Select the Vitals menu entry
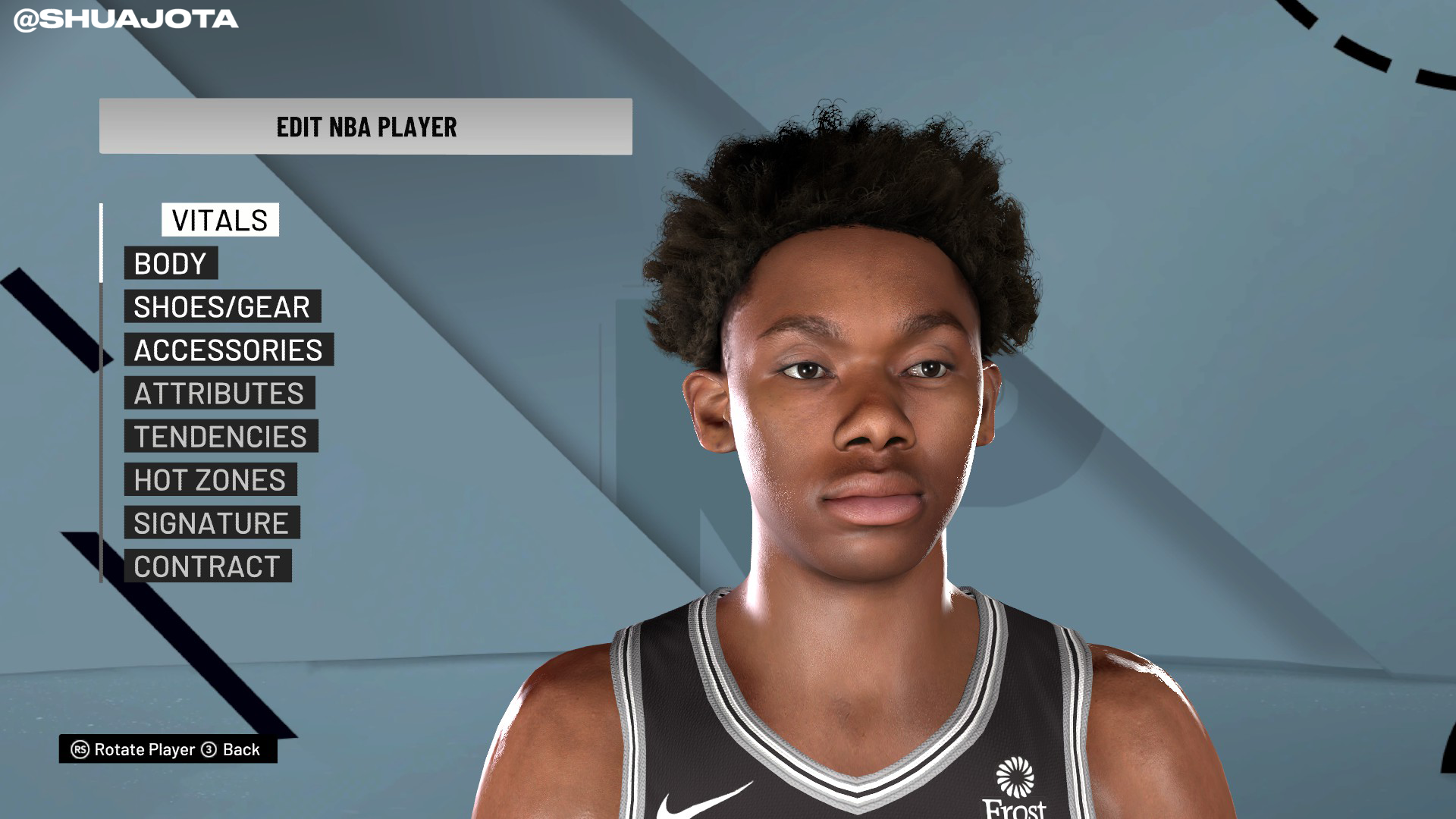Image resolution: width=1456 pixels, height=819 pixels. click(220, 220)
